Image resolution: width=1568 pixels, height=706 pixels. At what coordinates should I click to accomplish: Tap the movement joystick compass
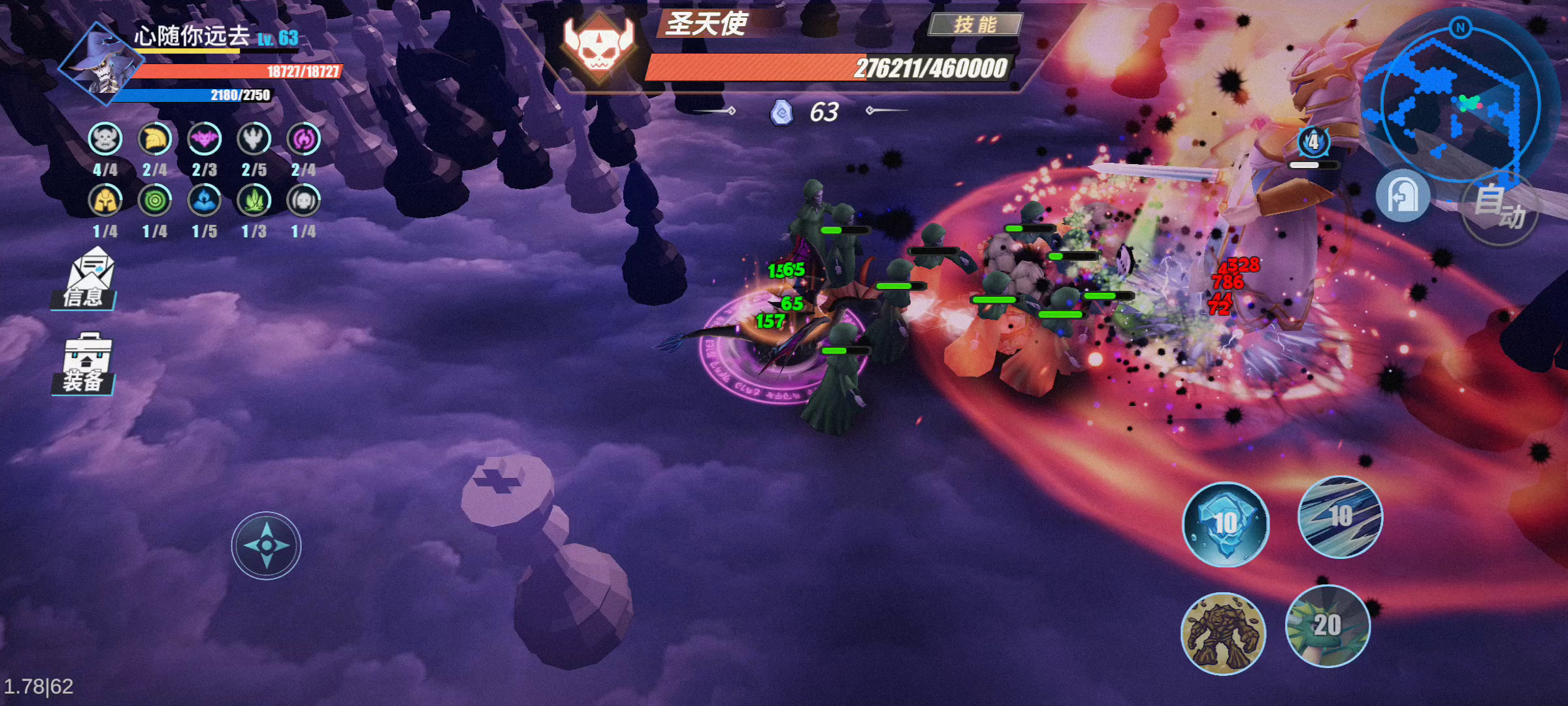pos(266,545)
